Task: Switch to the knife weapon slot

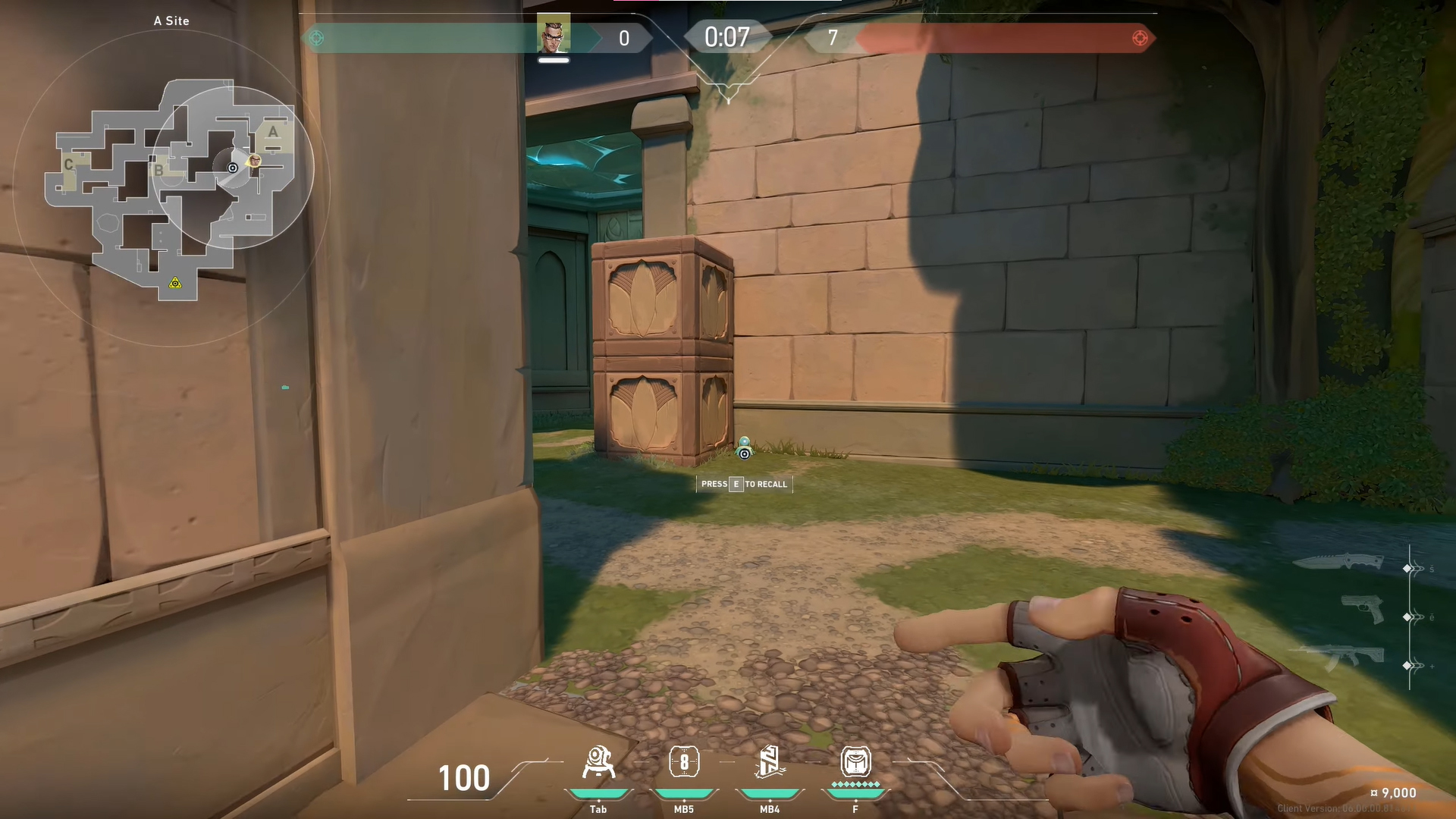Action: 1338,563
